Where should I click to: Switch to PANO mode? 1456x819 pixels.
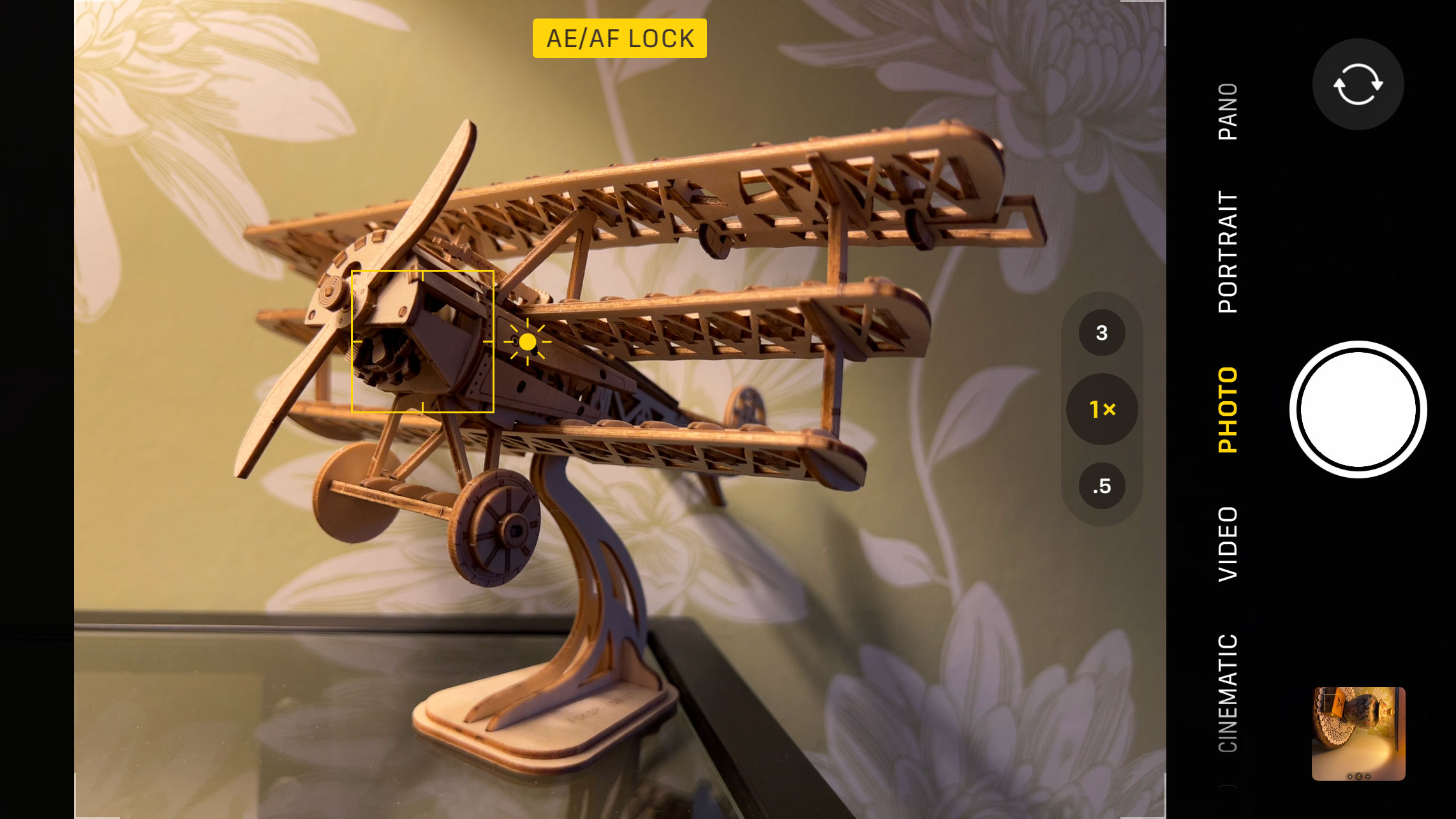[x=1228, y=112]
